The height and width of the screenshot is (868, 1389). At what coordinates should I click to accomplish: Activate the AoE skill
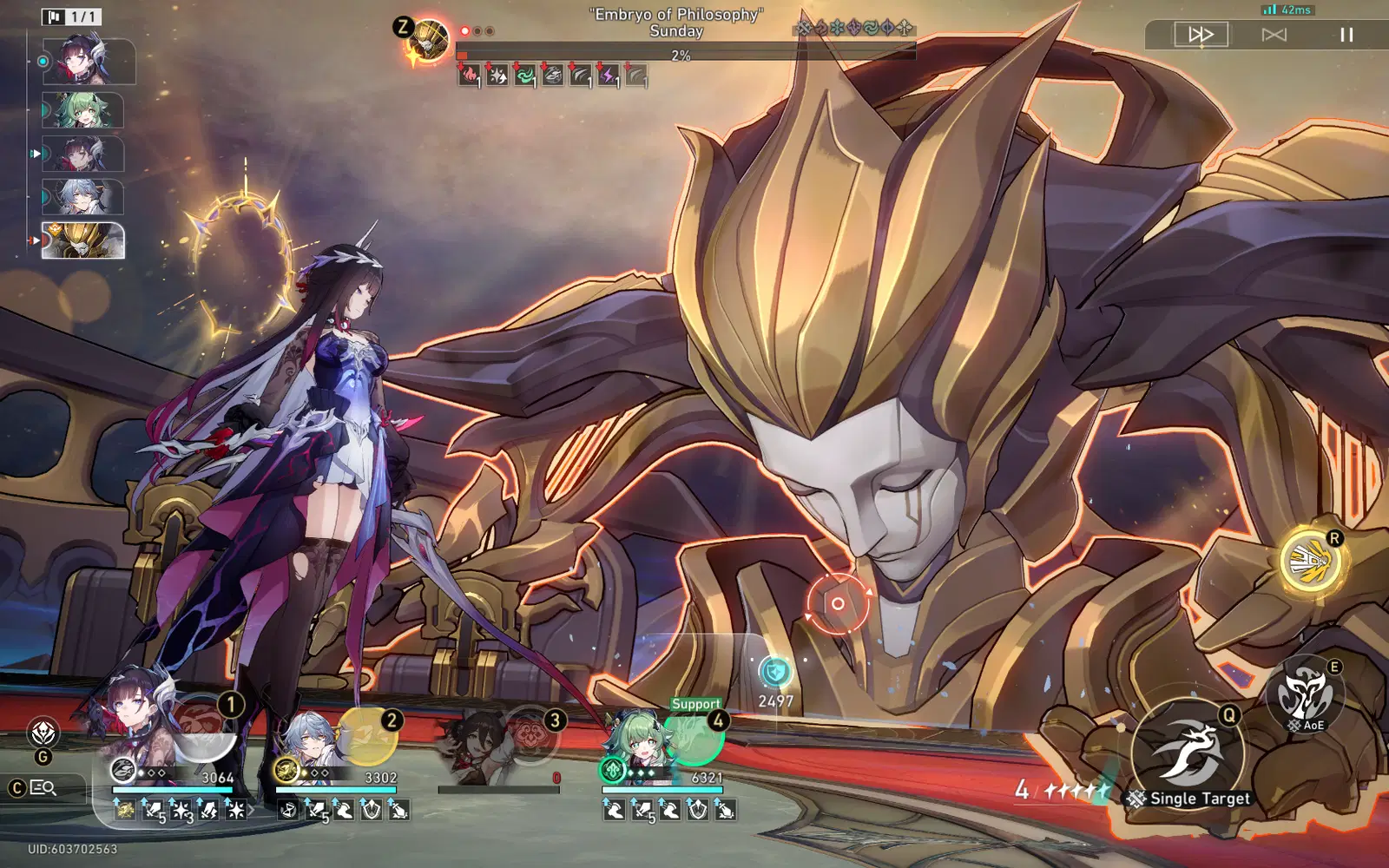click(x=1304, y=694)
